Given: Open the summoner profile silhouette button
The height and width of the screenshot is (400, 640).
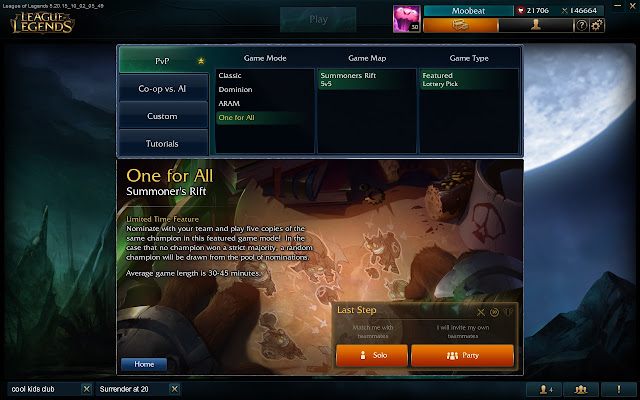Looking at the screenshot, I should (x=536, y=25).
